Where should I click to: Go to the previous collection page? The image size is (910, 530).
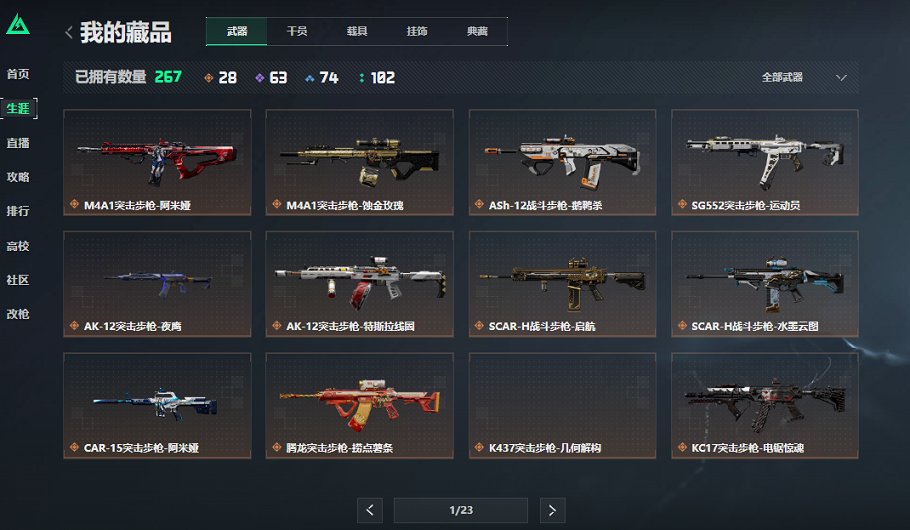(370, 511)
